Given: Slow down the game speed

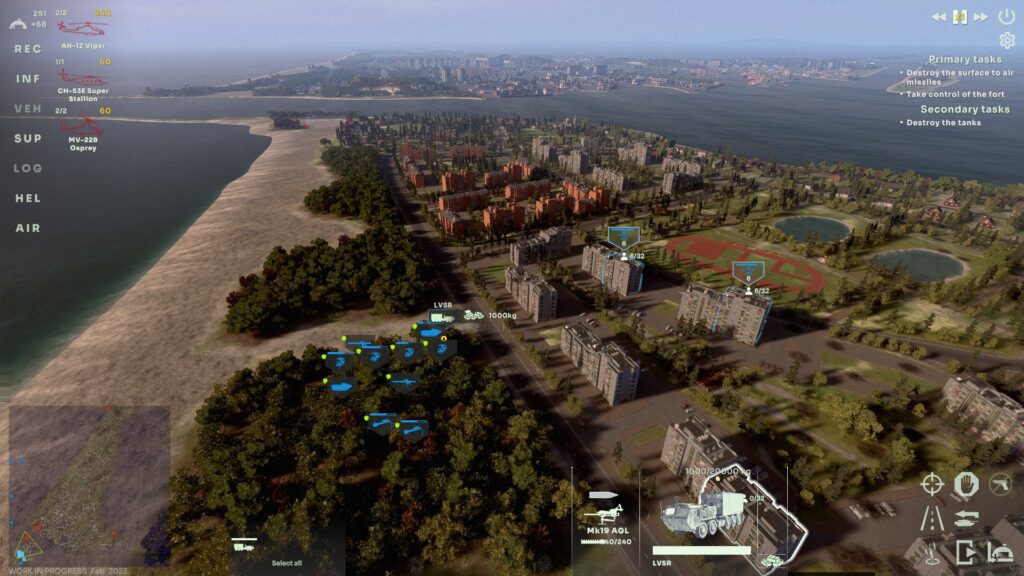Looking at the screenshot, I should 939,16.
